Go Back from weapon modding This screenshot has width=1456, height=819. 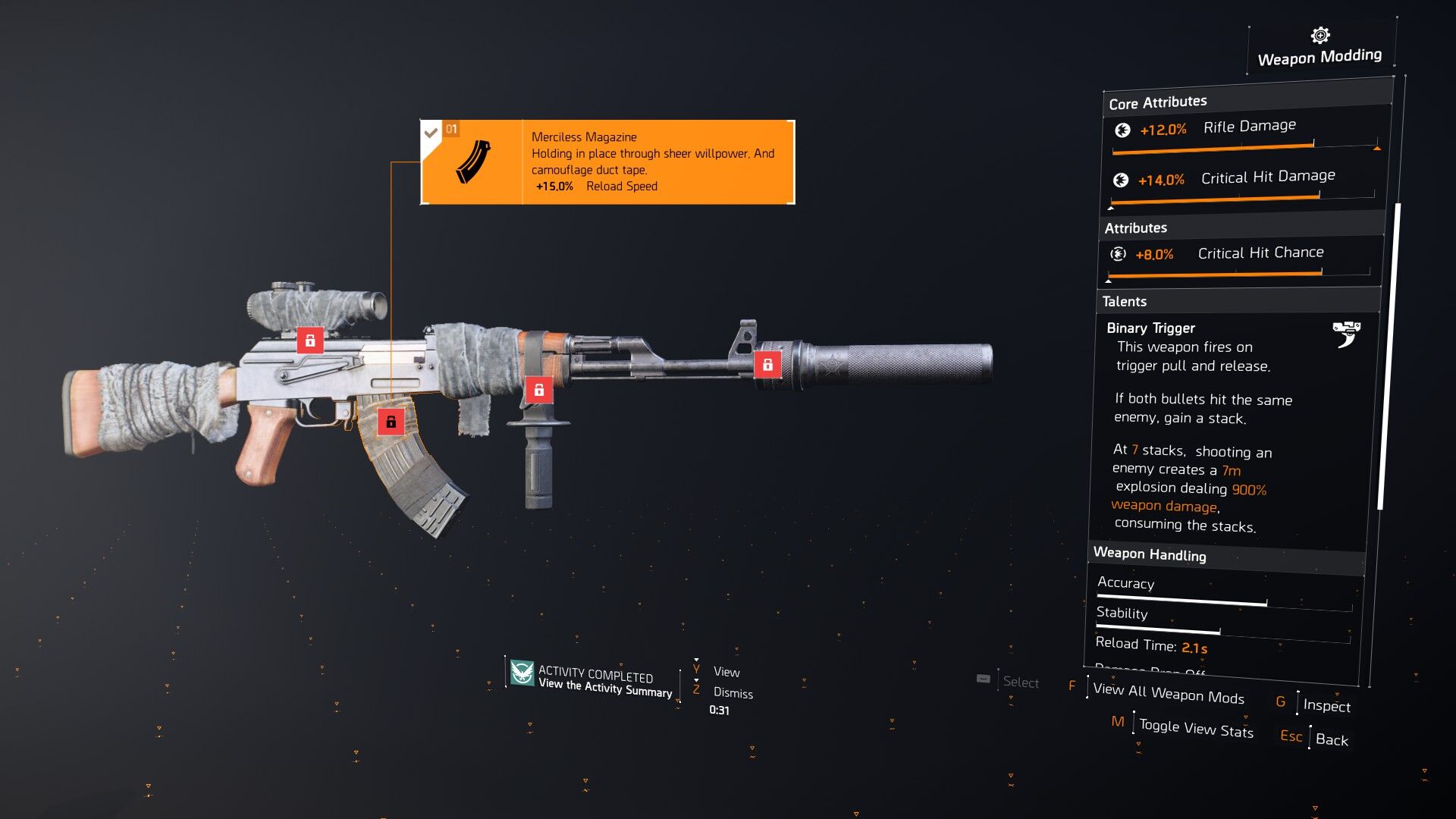[x=1331, y=739]
